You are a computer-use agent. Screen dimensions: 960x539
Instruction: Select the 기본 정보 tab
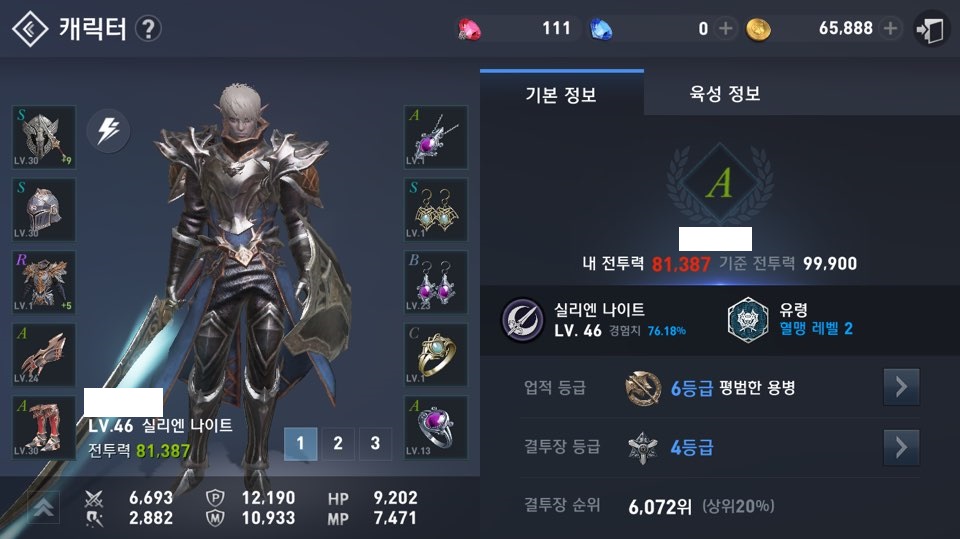561,95
